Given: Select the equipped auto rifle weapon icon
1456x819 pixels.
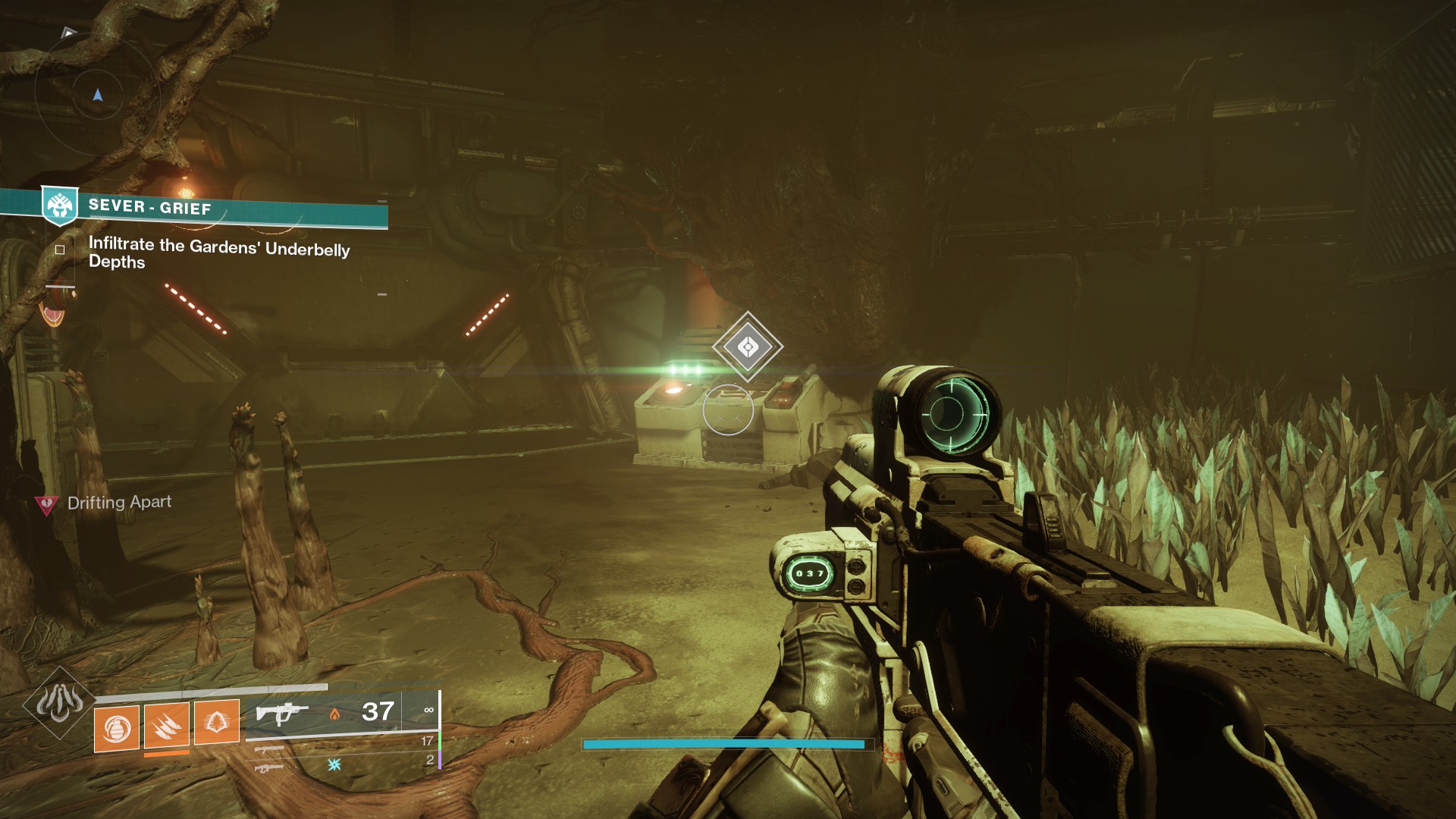Looking at the screenshot, I should pos(281,713).
